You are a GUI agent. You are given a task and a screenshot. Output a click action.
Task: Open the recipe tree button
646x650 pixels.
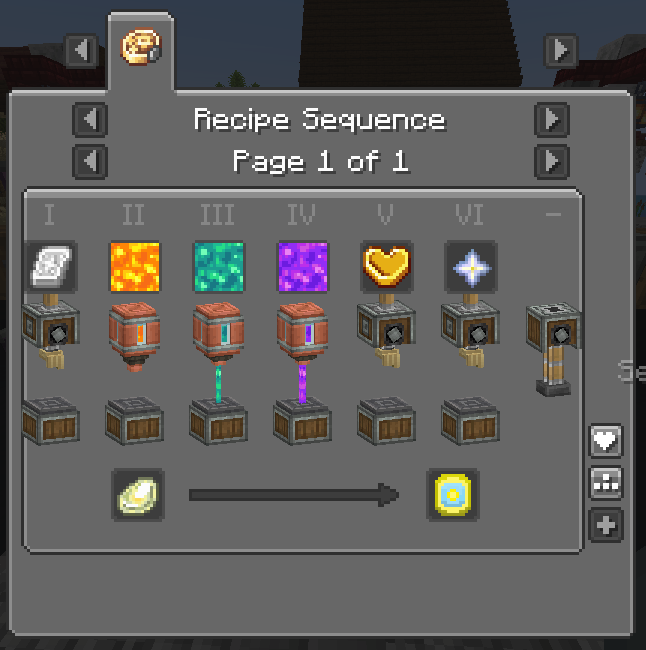point(606,482)
